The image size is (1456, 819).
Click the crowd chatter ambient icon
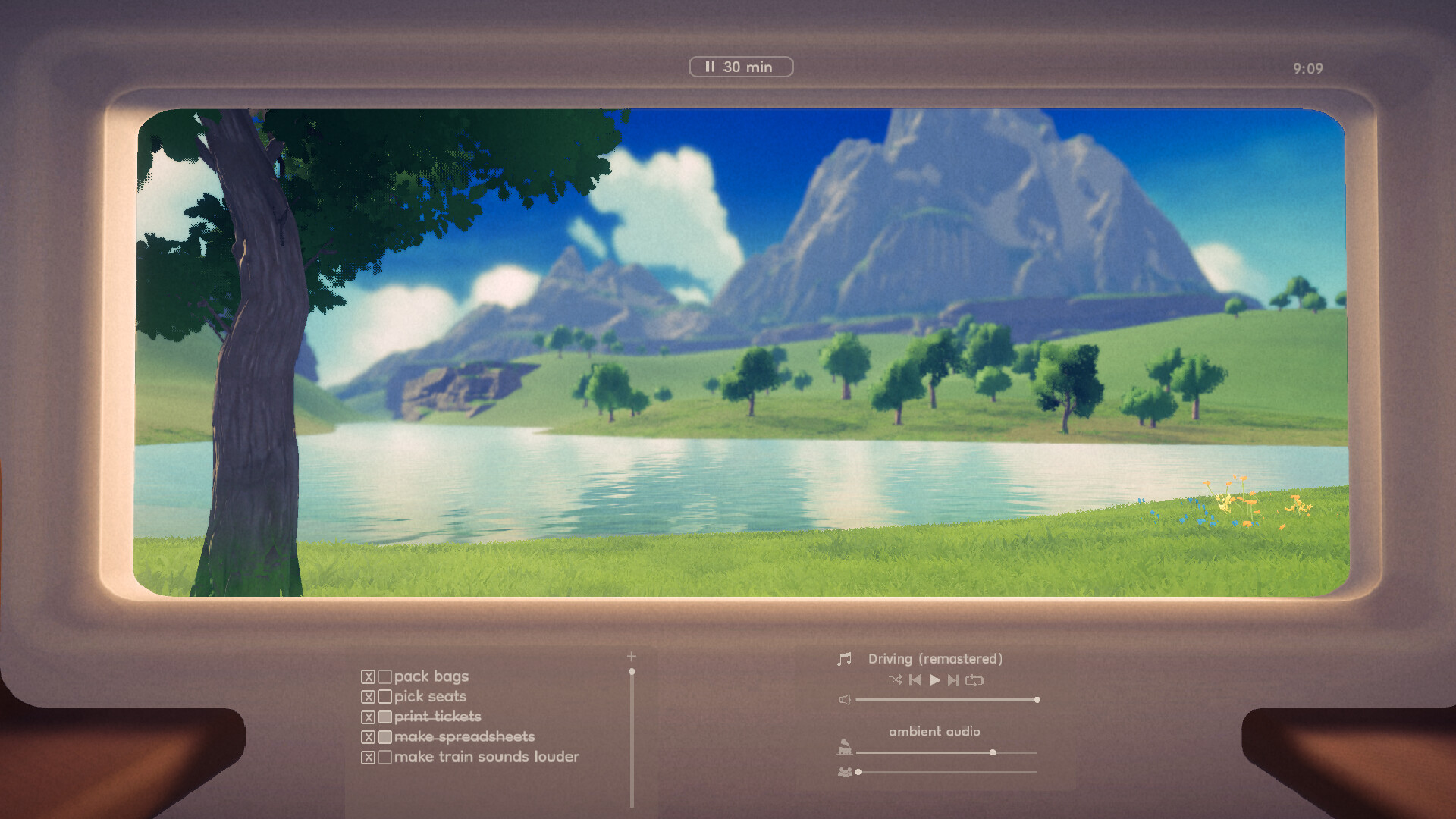click(x=846, y=772)
